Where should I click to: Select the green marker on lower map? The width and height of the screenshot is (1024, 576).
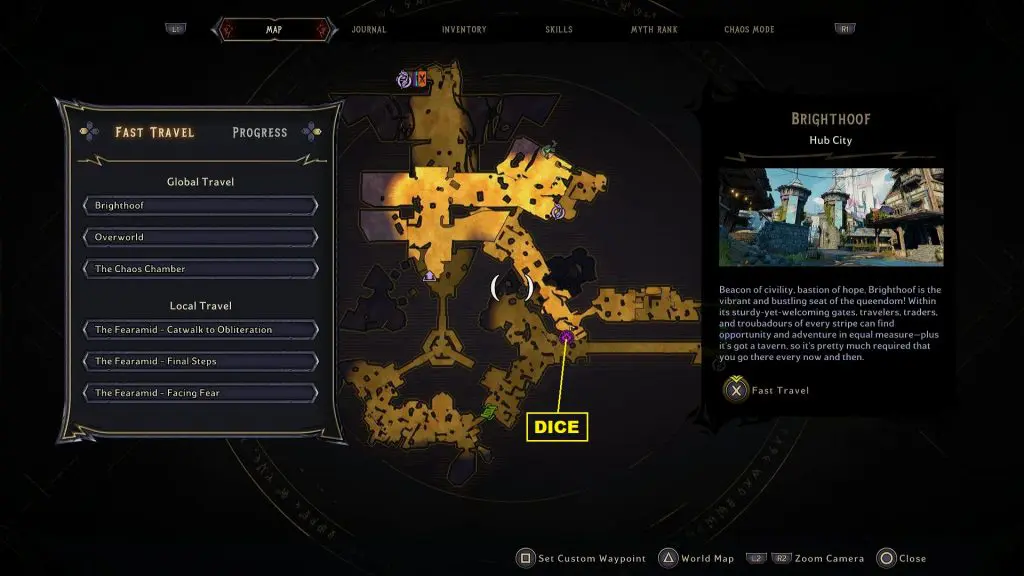(488, 412)
